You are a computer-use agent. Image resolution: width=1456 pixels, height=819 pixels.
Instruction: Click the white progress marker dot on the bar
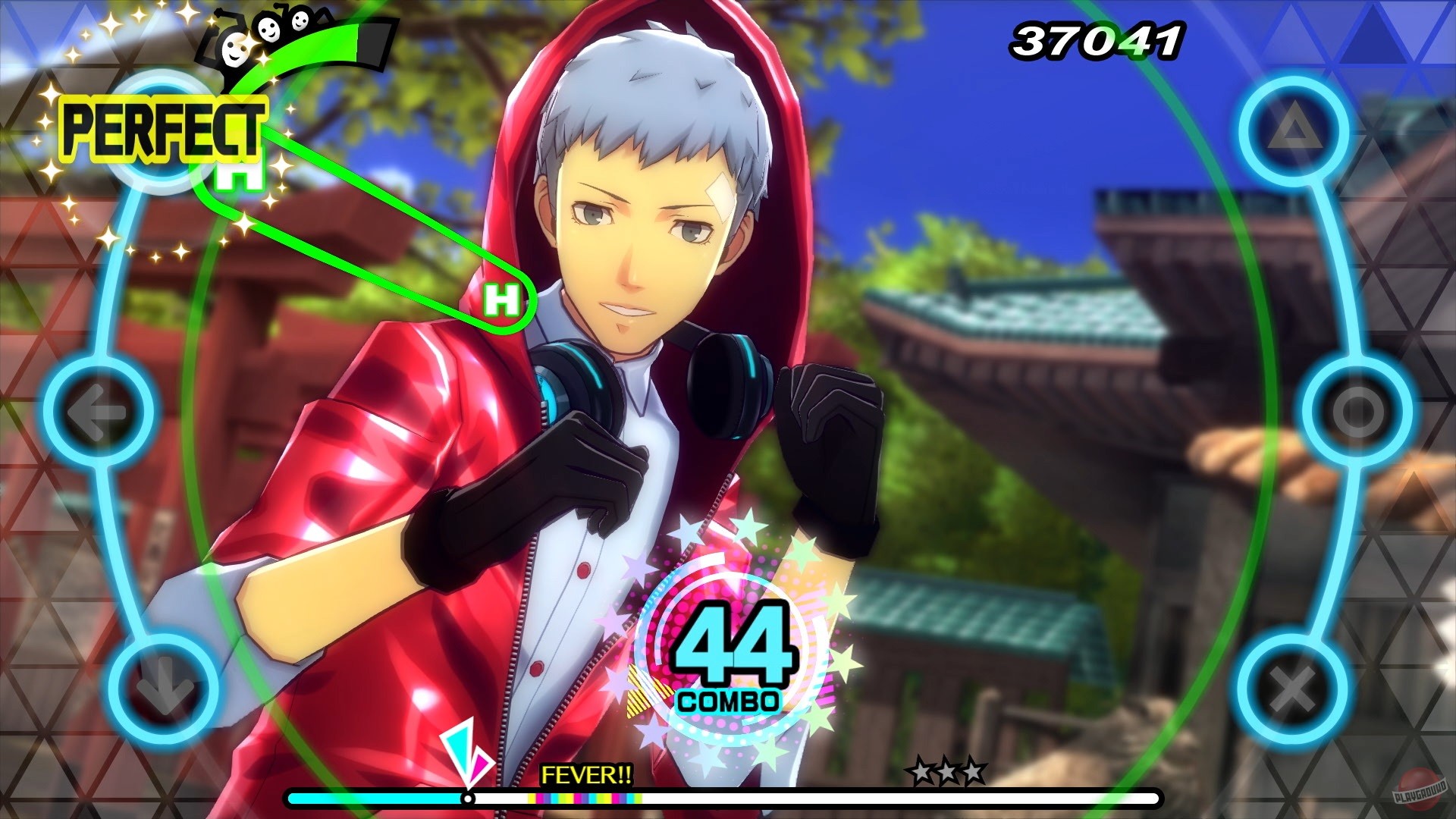click(x=468, y=799)
